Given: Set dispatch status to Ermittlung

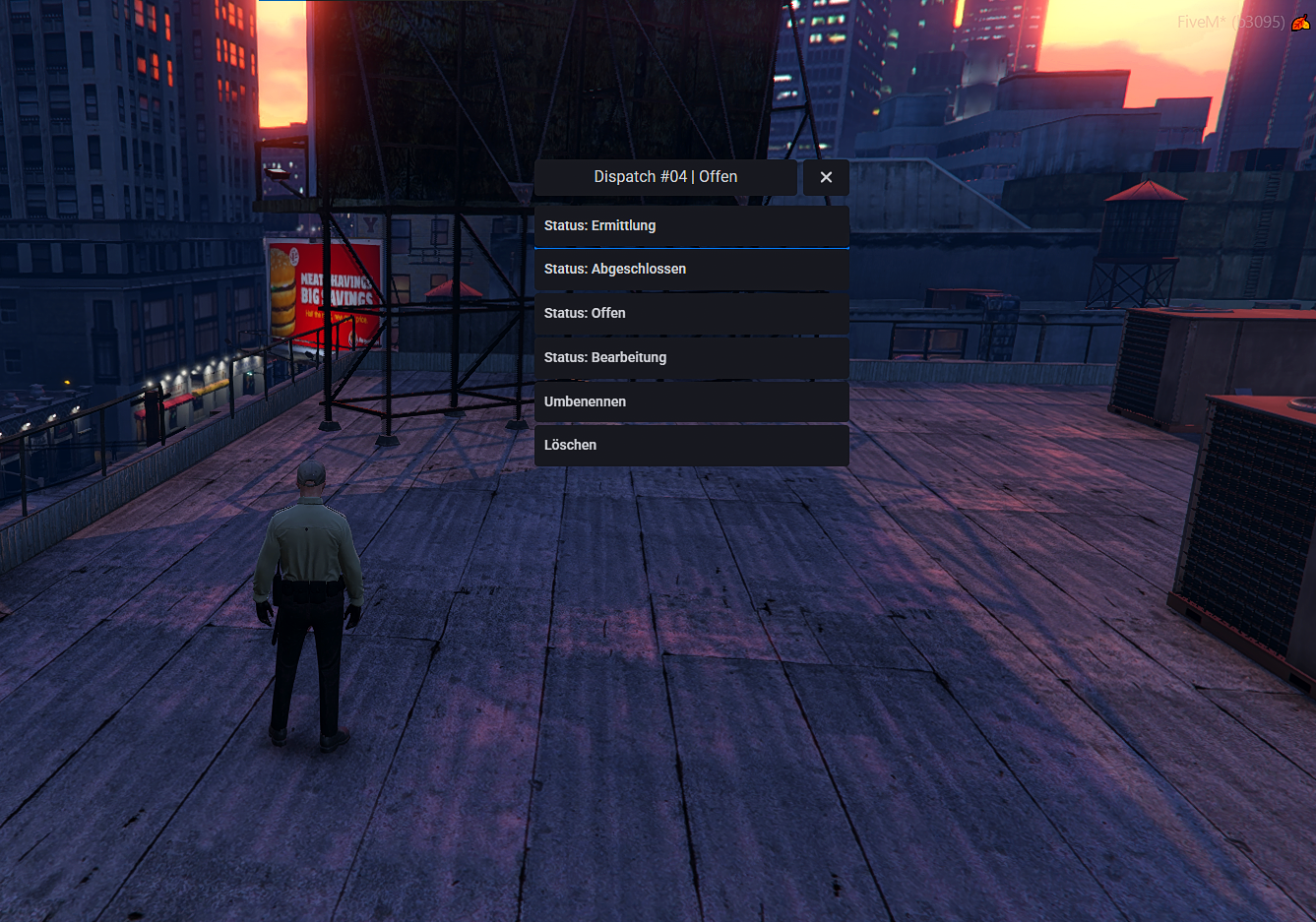Looking at the screenshot, I should pyautogui.click(x=691, y=226).
